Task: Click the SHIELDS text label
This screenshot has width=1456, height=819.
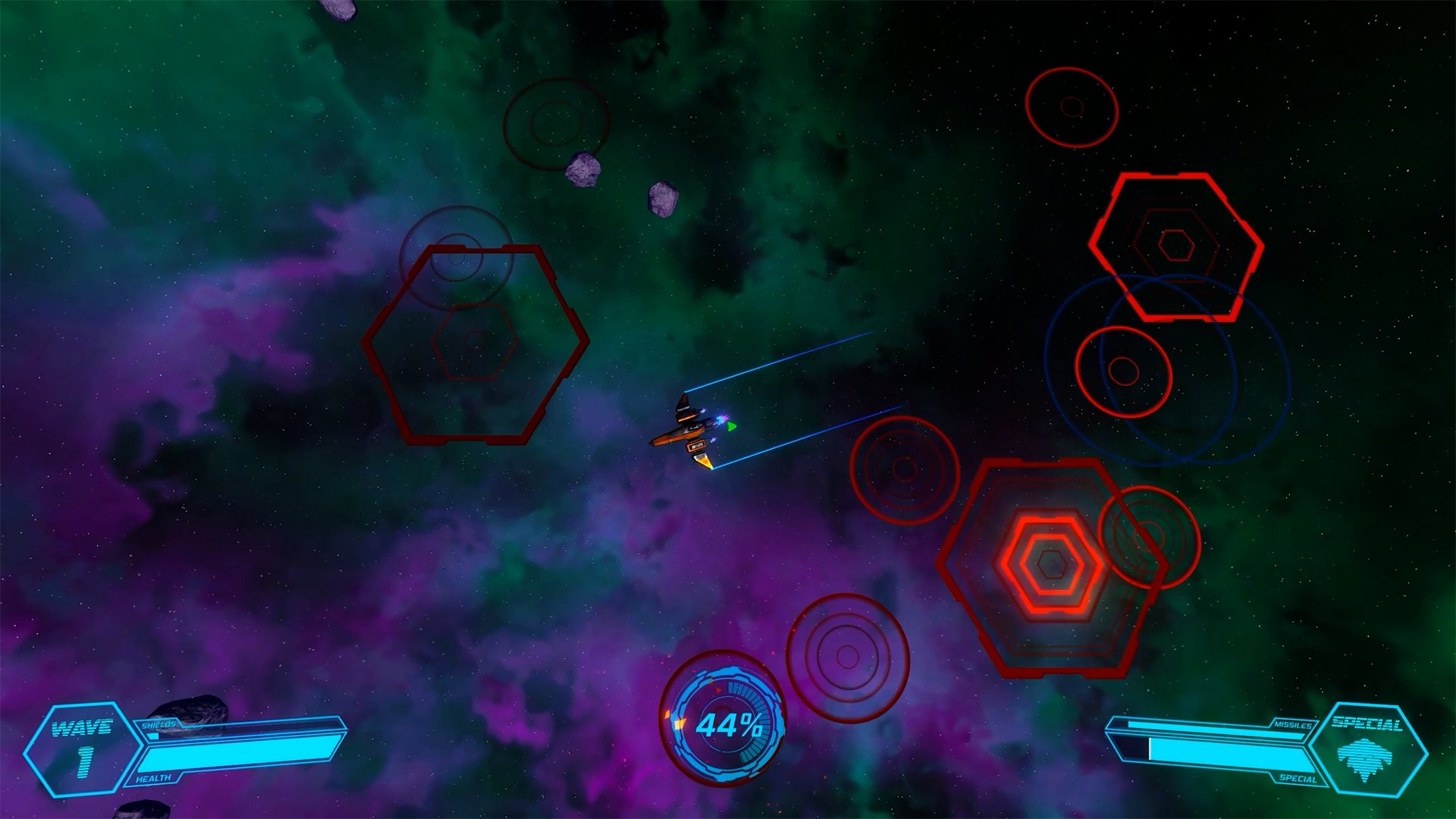Action: (x=159, y=724)
